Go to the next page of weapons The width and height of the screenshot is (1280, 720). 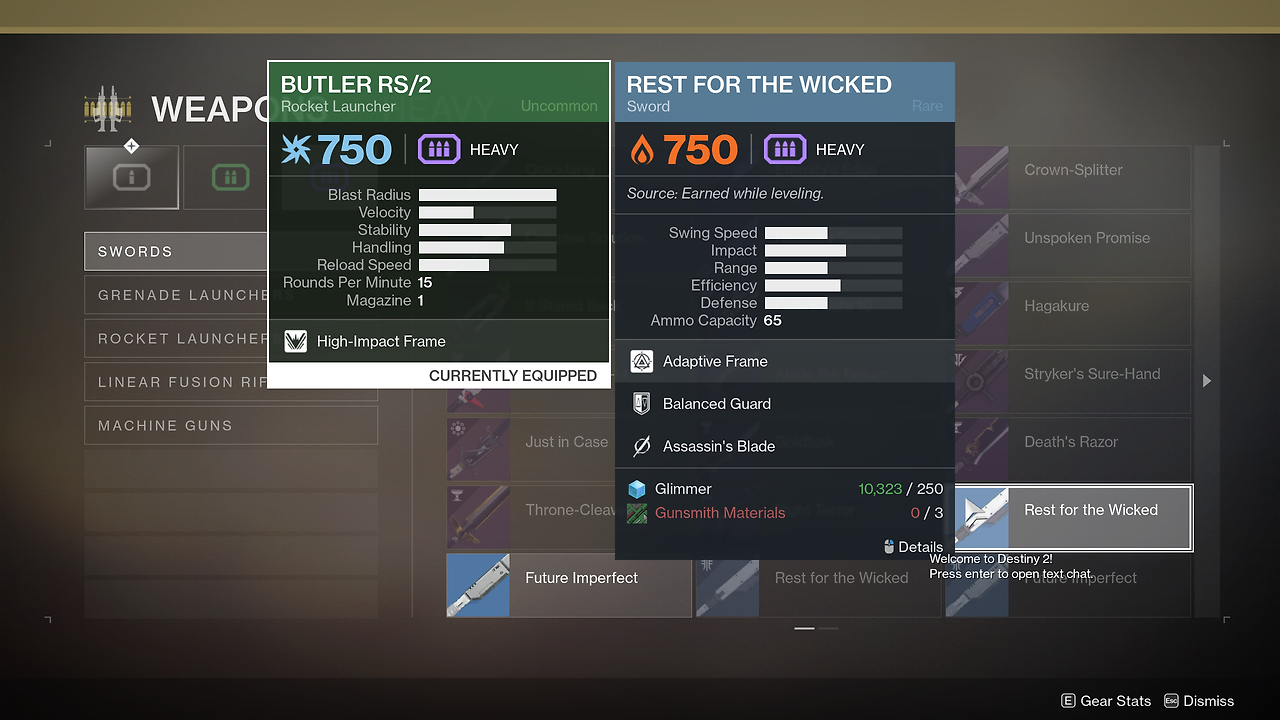tap(1207, 381)
